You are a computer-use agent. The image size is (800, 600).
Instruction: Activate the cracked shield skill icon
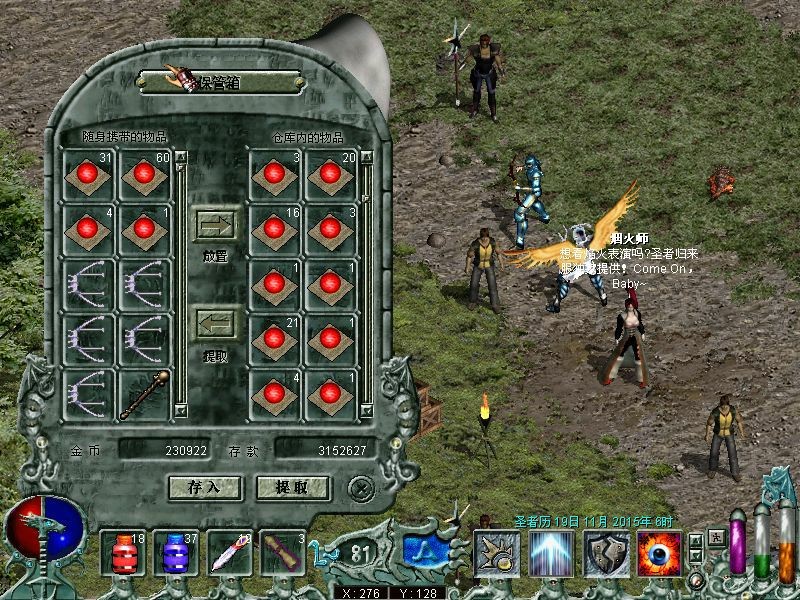tap(607, 553)
